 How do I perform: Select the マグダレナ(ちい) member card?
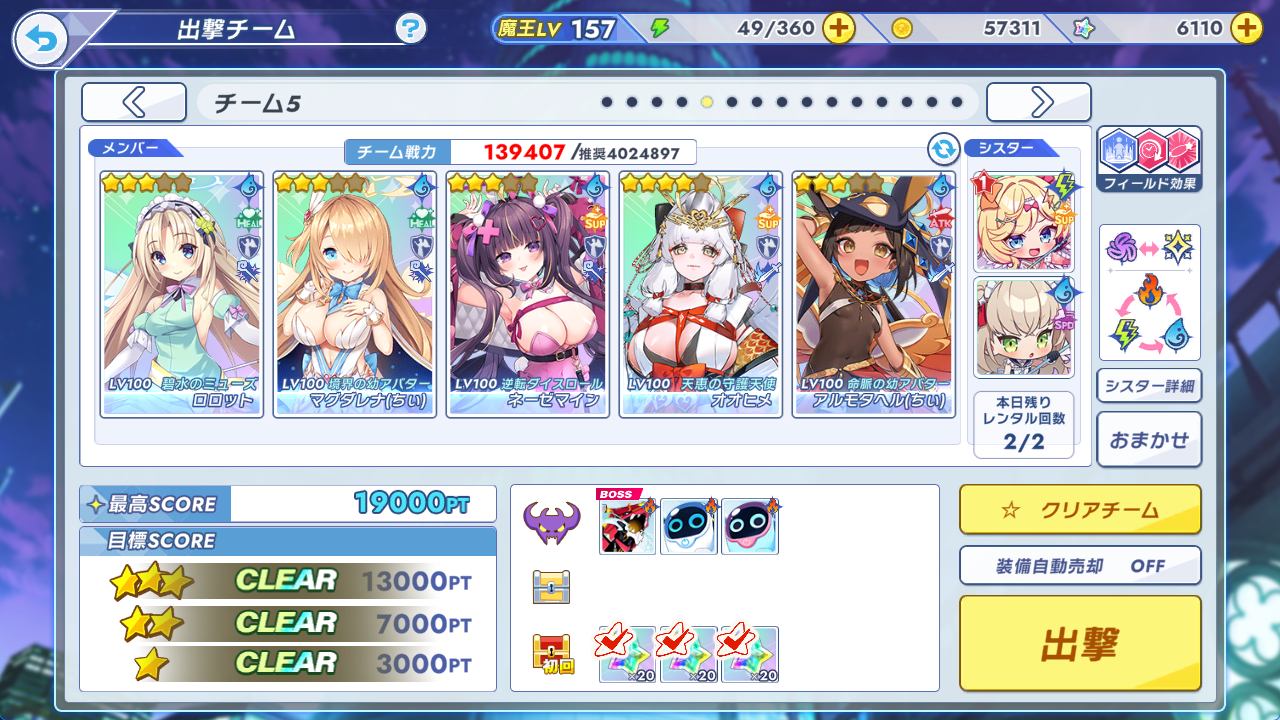coord(355,294)
